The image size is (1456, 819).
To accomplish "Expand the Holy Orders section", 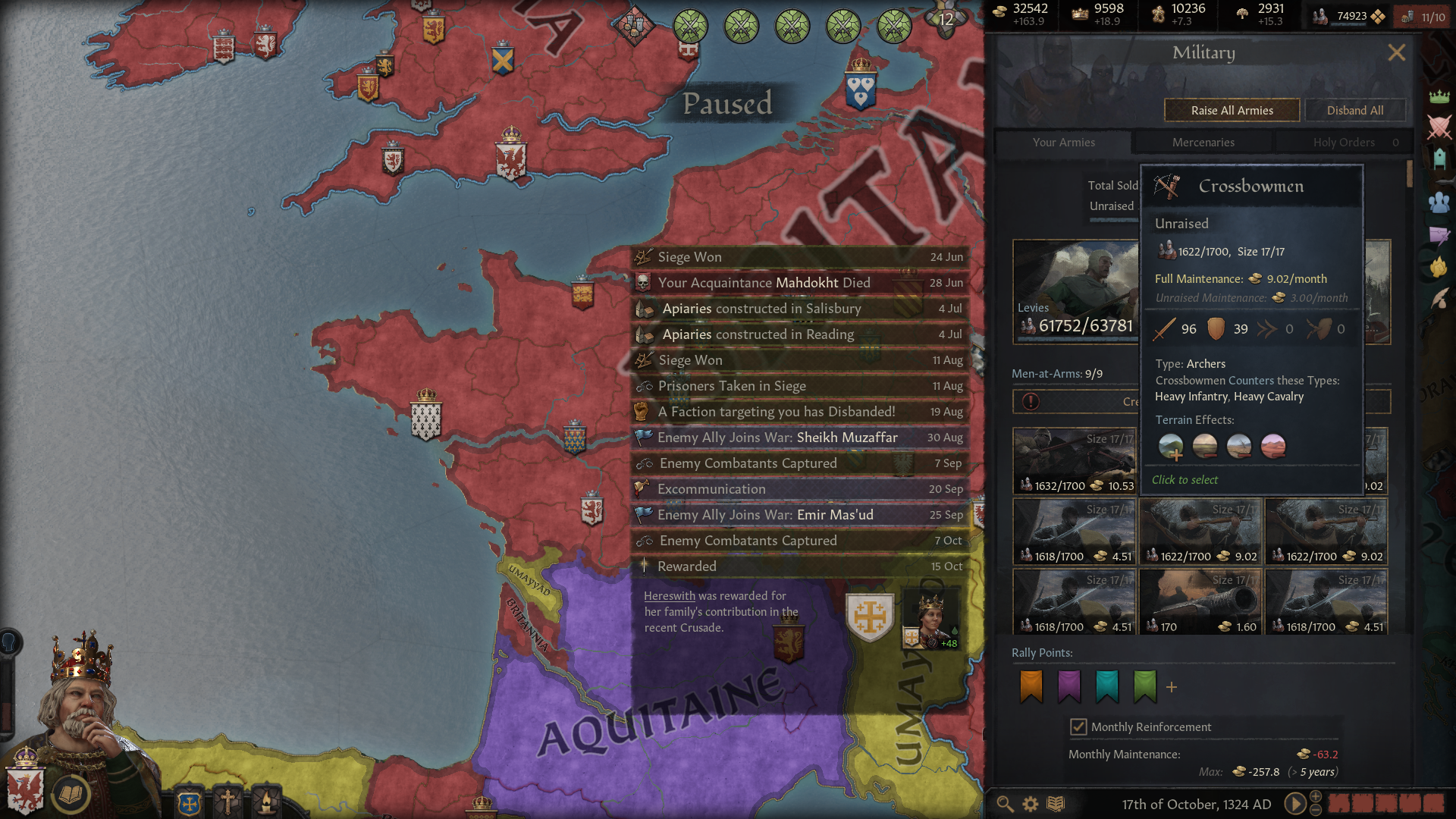I will [x=1342, y=142].
